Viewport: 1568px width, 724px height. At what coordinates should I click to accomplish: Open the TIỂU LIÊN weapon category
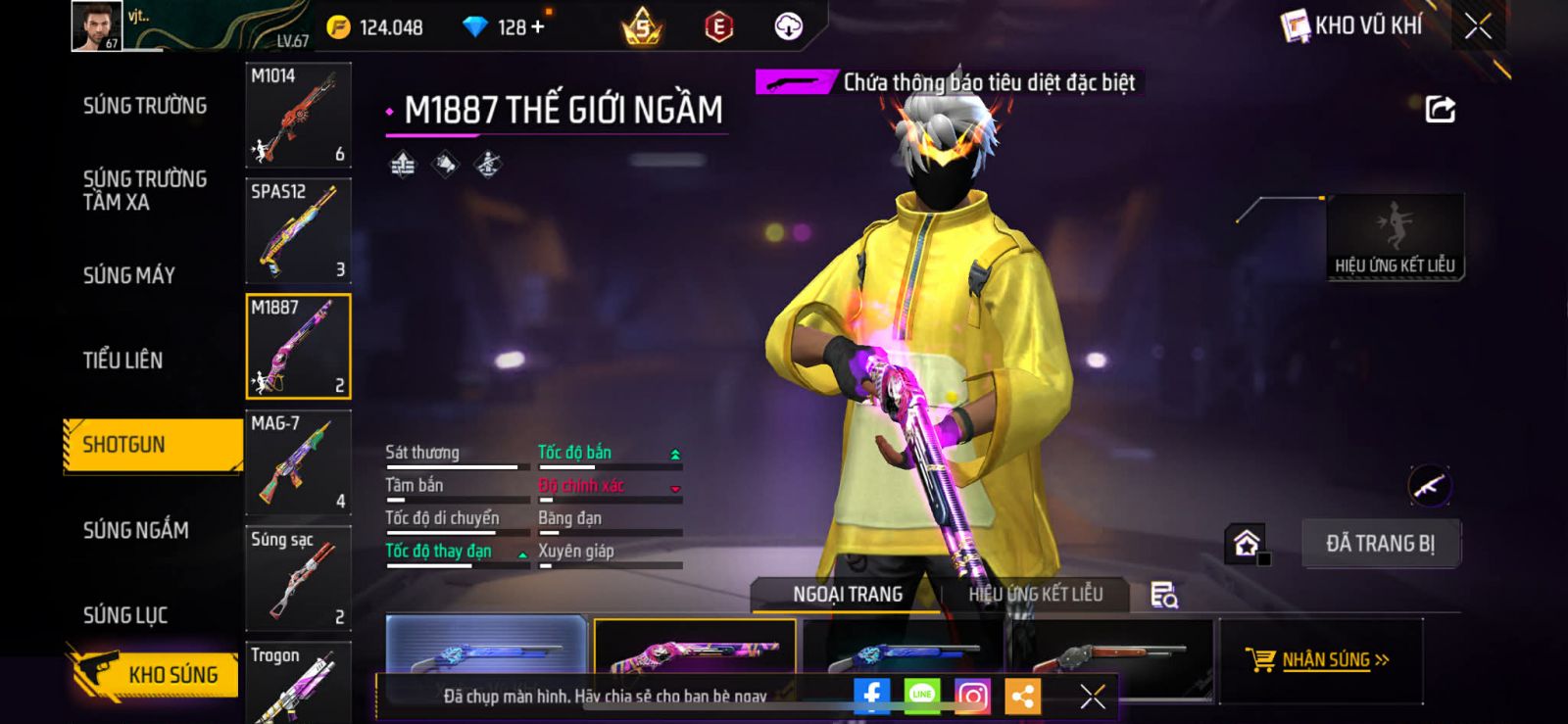[x=122, y=361]
